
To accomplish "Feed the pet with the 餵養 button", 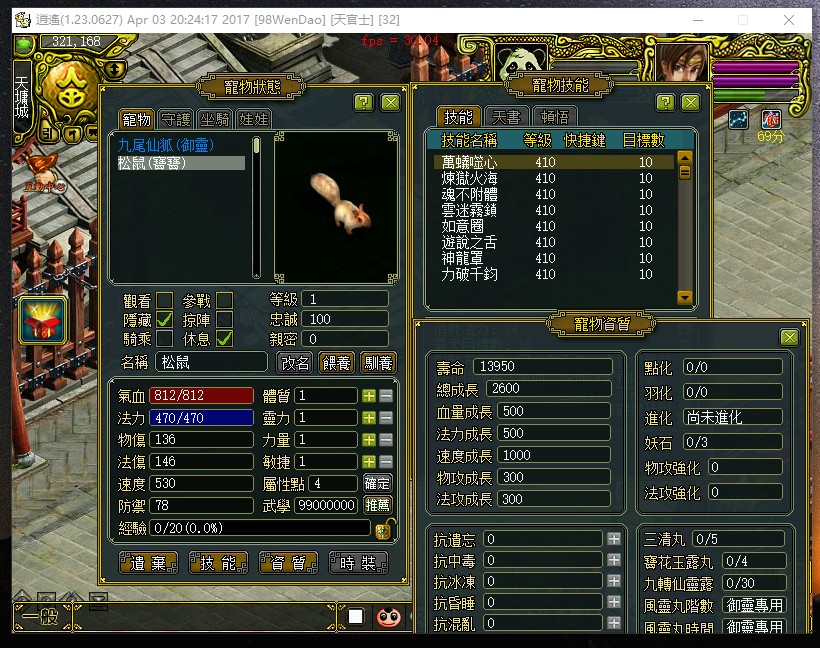I will 337,362.
